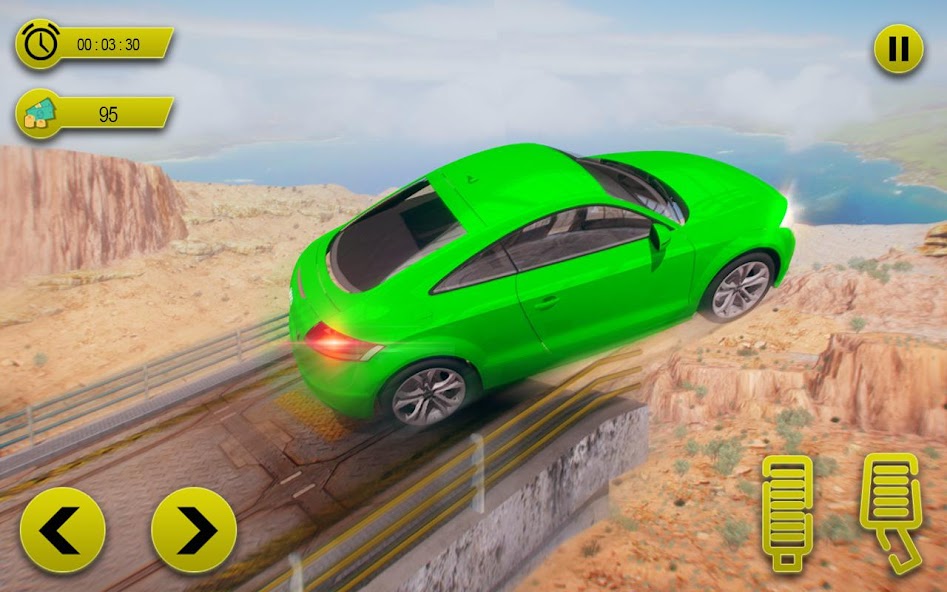Pause the game with the pause button
The image size is (947, 592).
pos(898,49)
